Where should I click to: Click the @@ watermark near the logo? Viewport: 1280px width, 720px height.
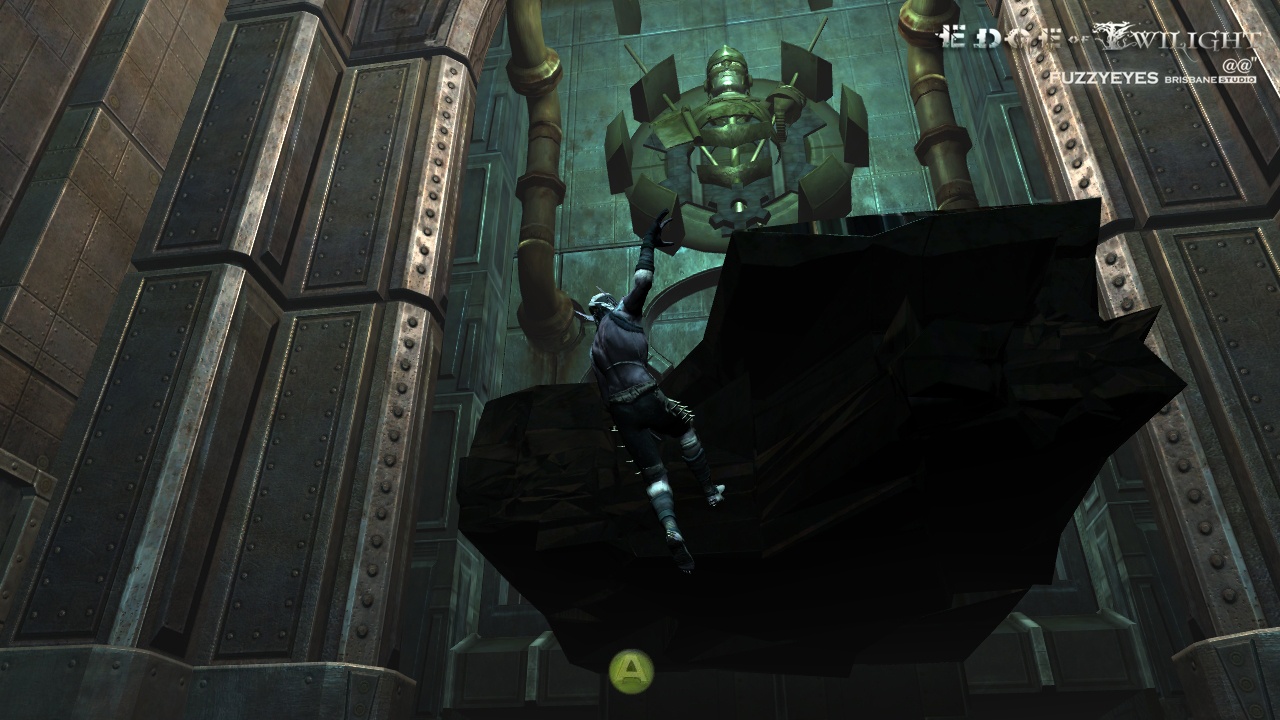tap(1240, 63)
